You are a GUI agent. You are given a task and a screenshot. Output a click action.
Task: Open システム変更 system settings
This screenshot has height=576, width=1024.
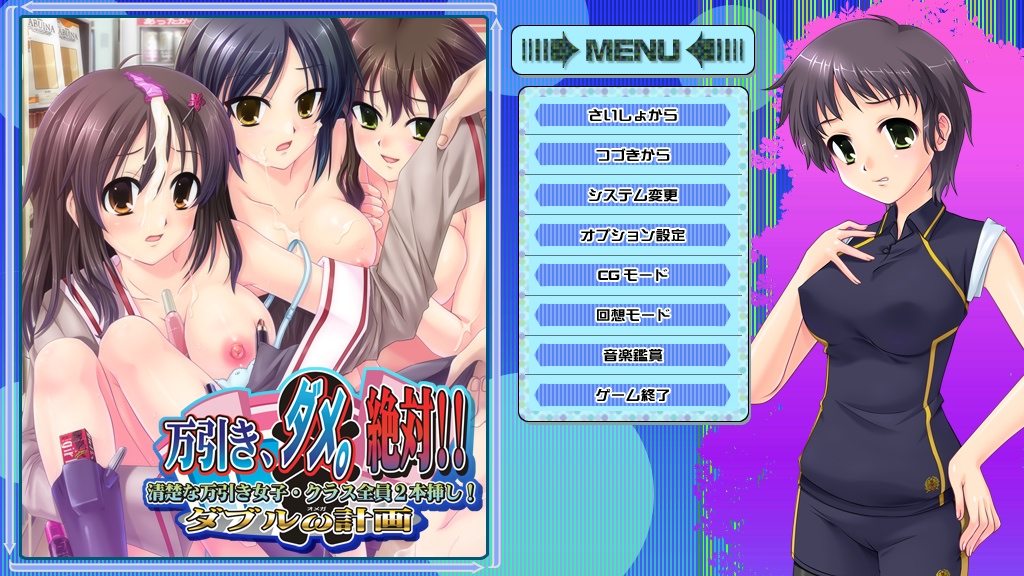pos(632,195)
